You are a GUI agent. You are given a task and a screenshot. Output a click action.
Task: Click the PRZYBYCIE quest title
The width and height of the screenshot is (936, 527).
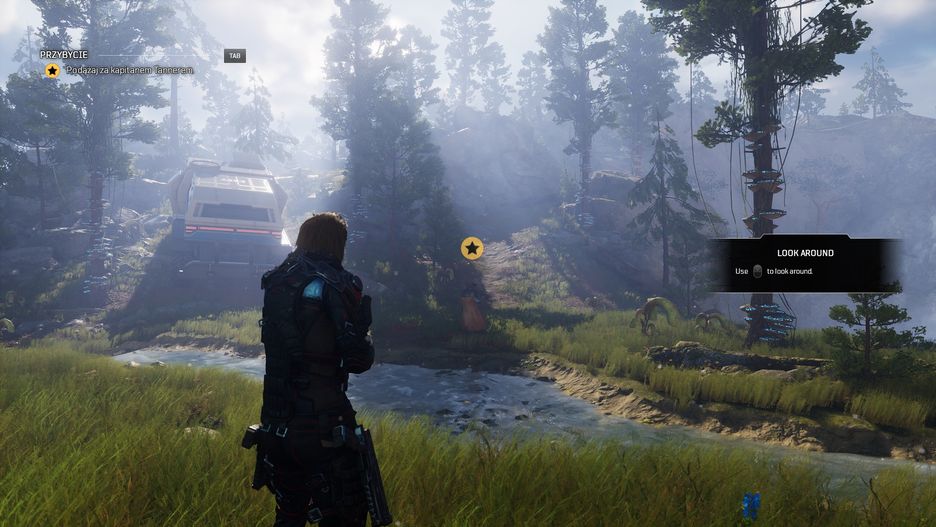(x=66, y=55)
